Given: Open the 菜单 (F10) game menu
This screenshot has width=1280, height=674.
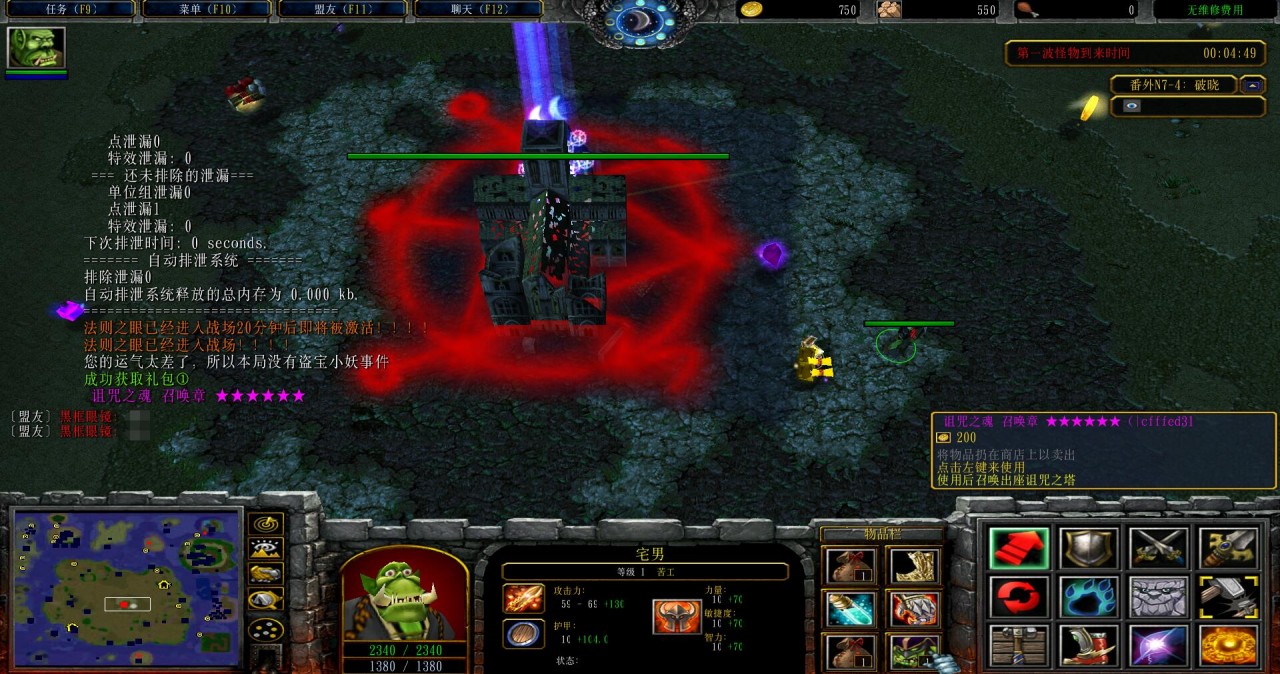Looking at the screenshot, I should pos(206,10).
